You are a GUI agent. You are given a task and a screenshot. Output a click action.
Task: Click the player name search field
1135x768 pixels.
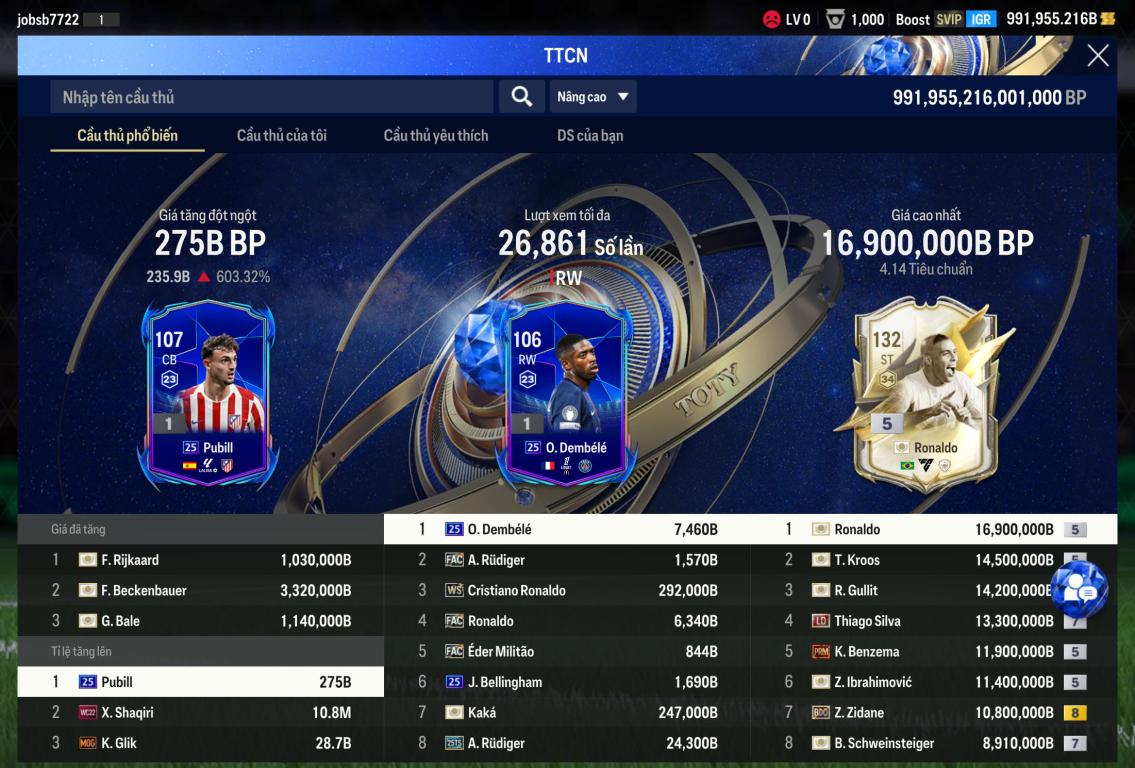(271, 97)
